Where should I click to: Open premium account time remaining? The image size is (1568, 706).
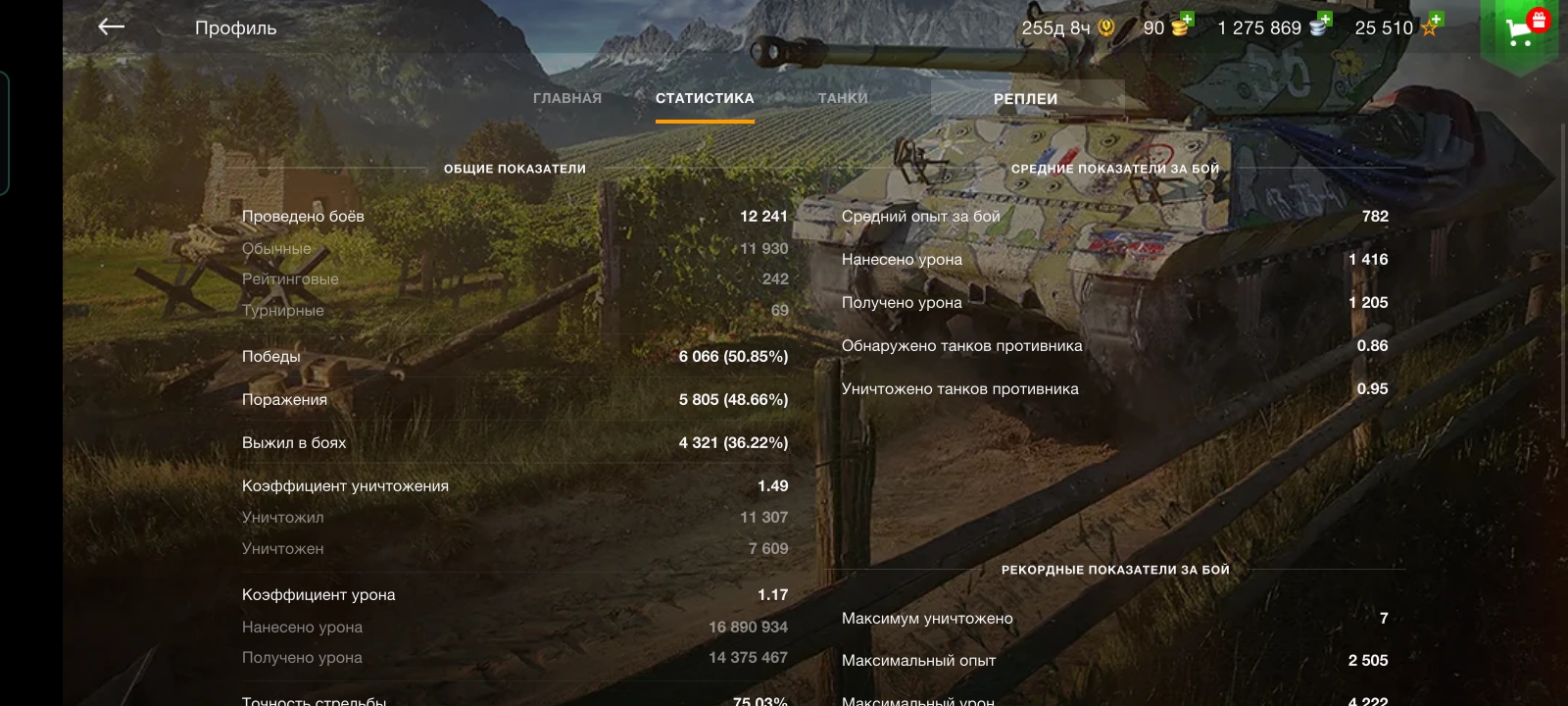(x=1067, y=28)
